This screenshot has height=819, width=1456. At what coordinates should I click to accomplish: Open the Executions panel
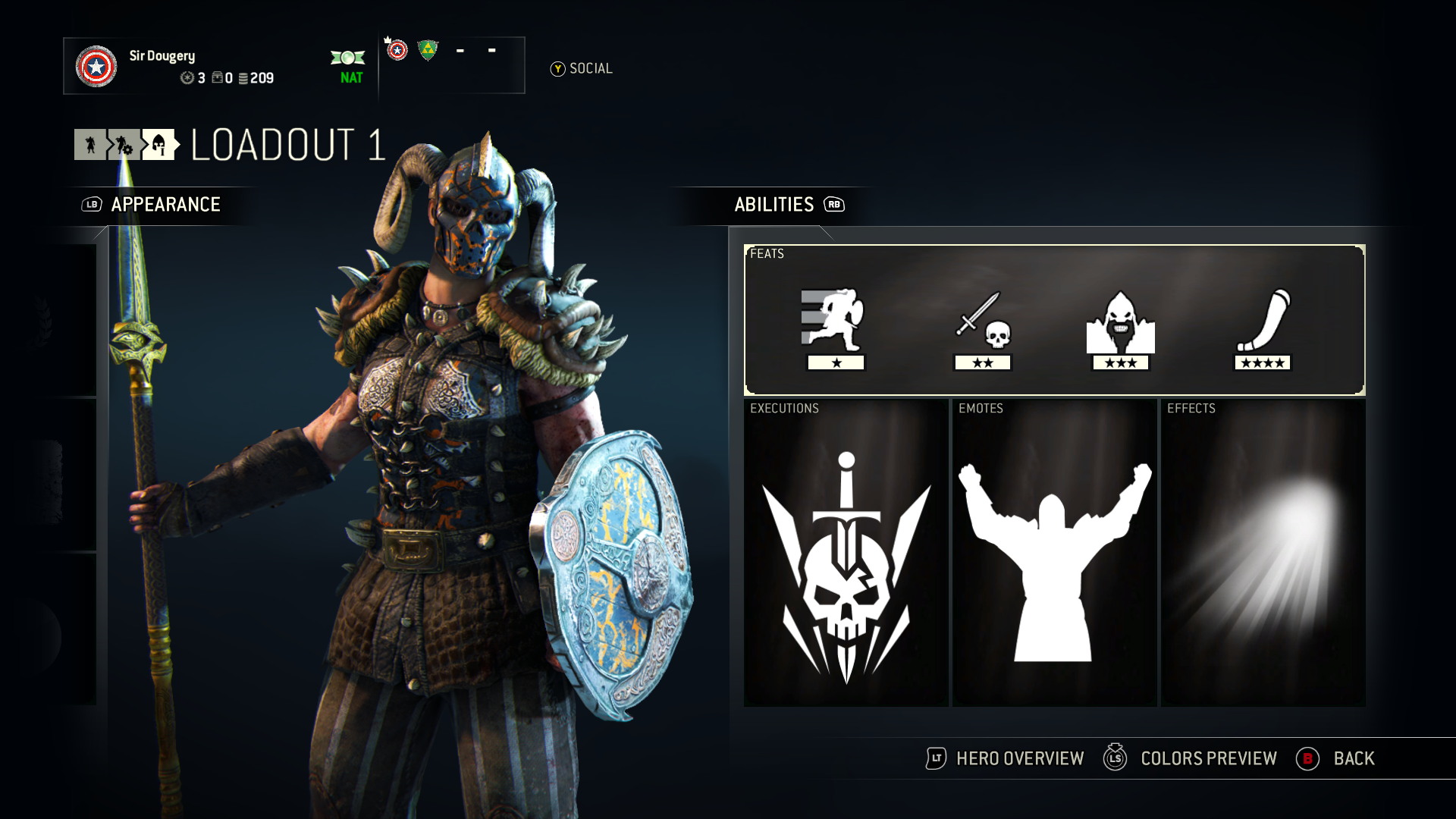click(x=846, y=554)
